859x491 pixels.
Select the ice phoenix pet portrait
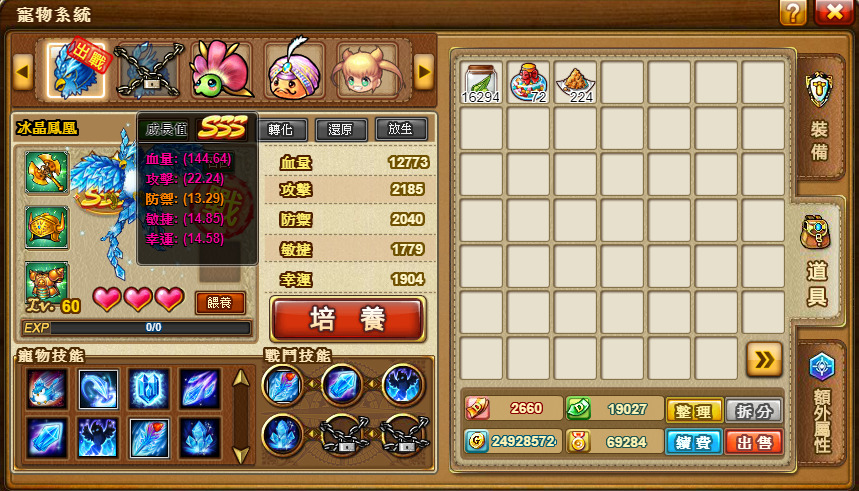click(x=77, y=70)
